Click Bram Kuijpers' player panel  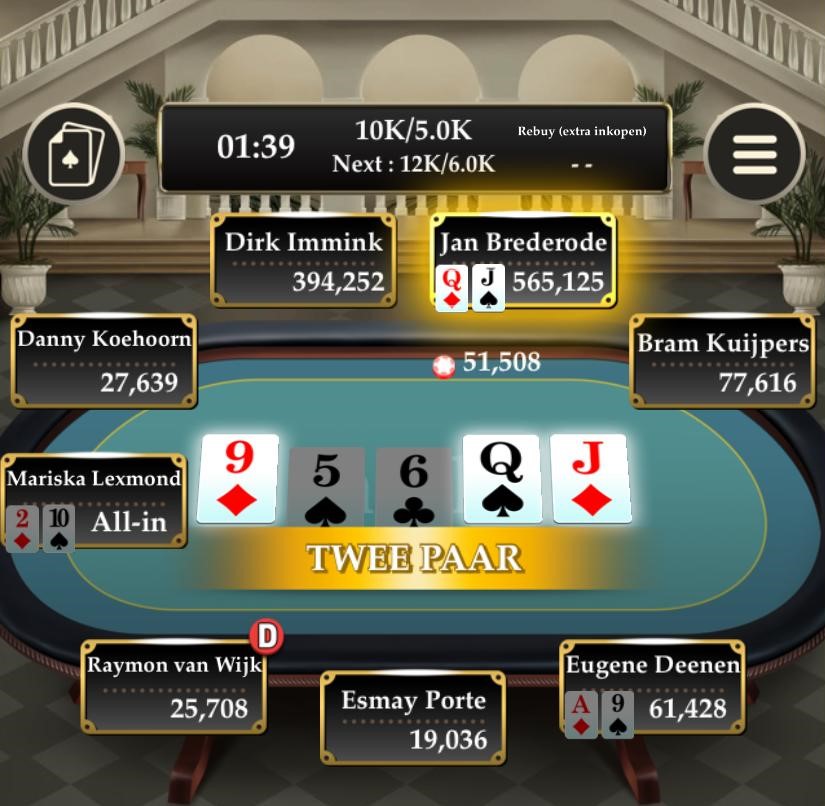pos(722,361)
